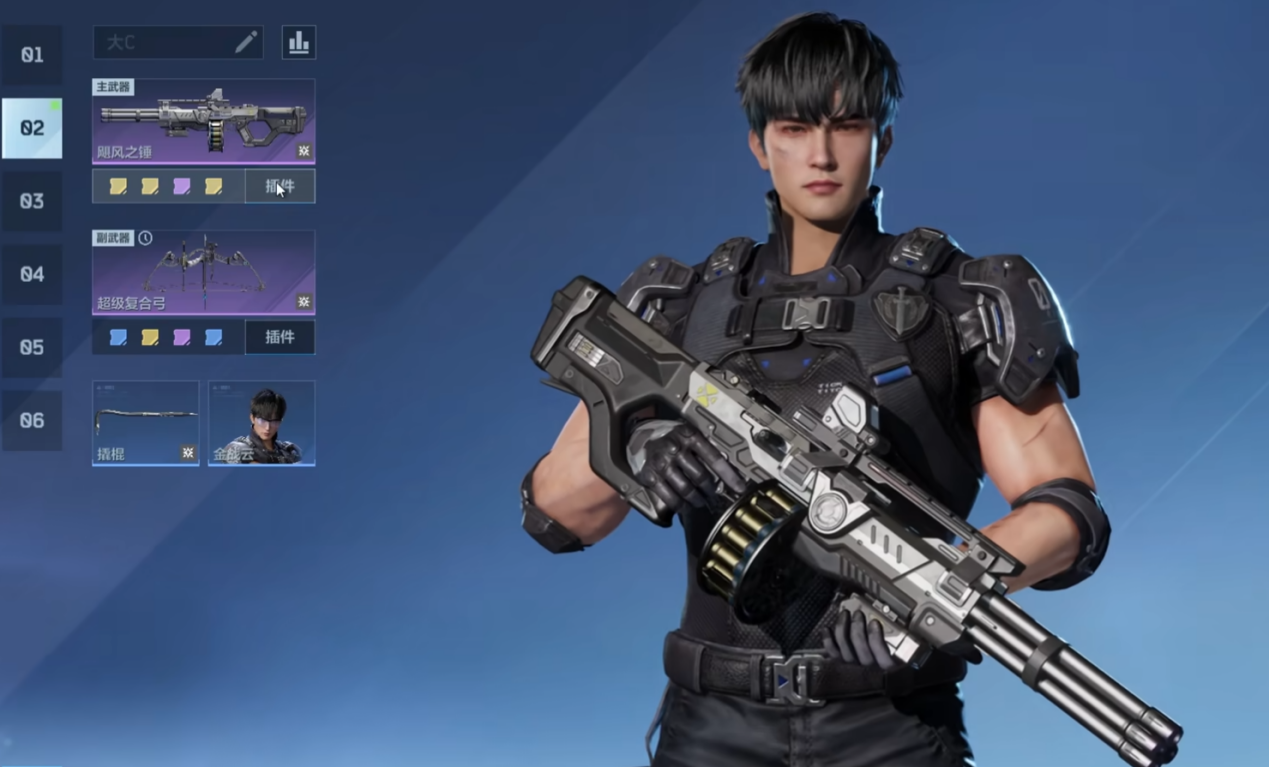Select loadout tab 02

tap(32, 128)
